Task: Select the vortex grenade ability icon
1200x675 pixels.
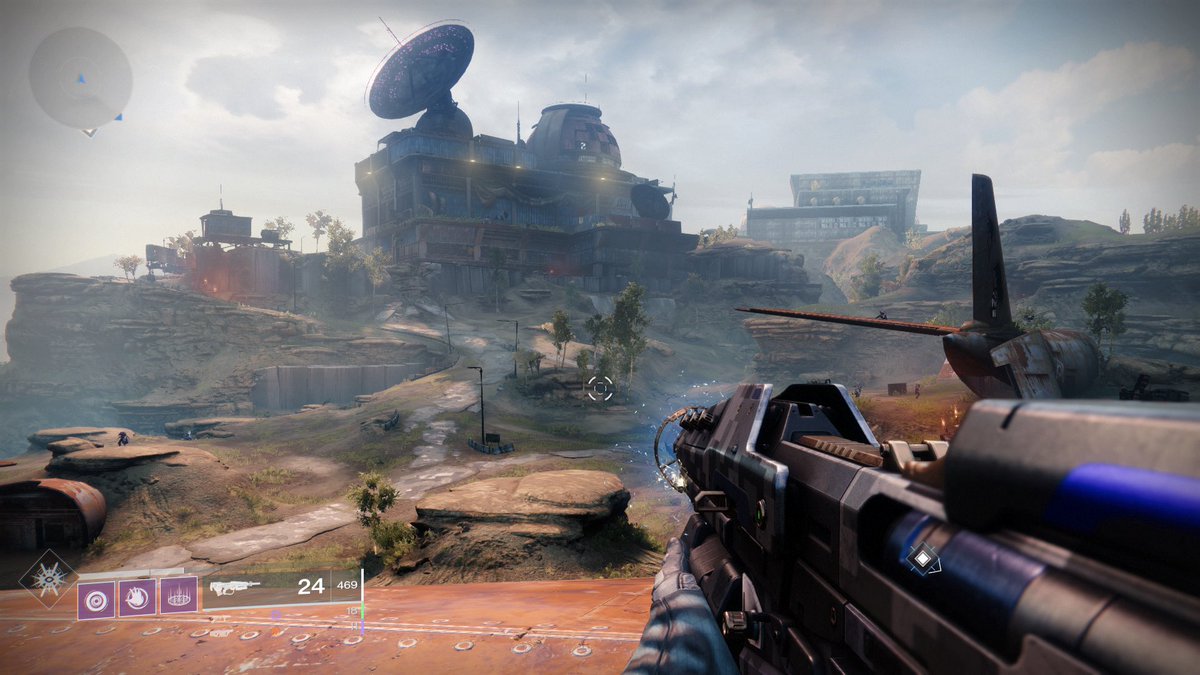Action: click(x=96, y=598)
